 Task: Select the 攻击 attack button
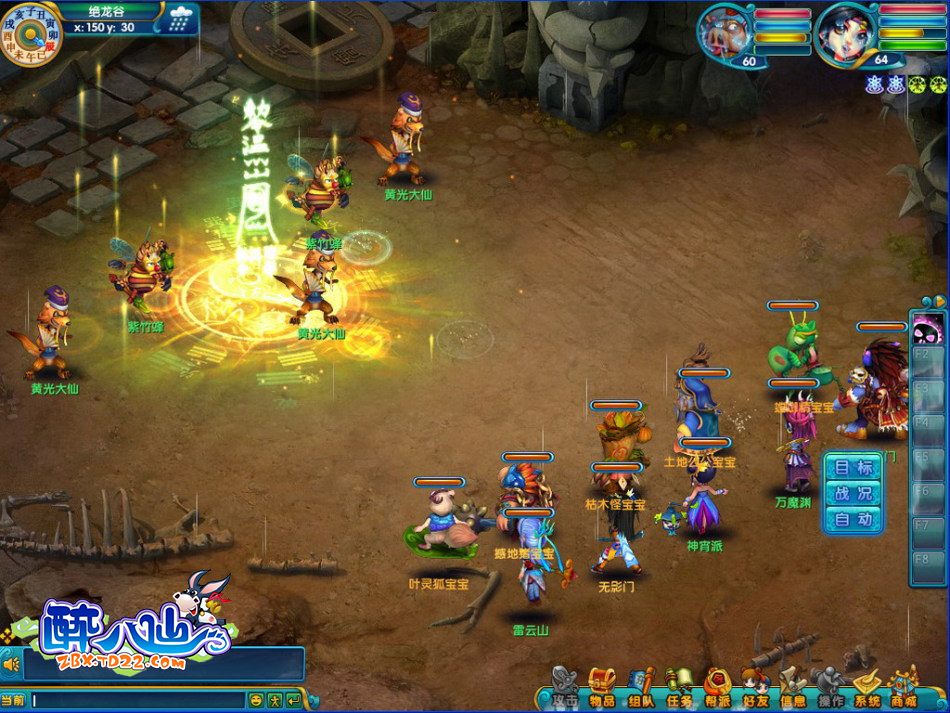coord(565,689)
